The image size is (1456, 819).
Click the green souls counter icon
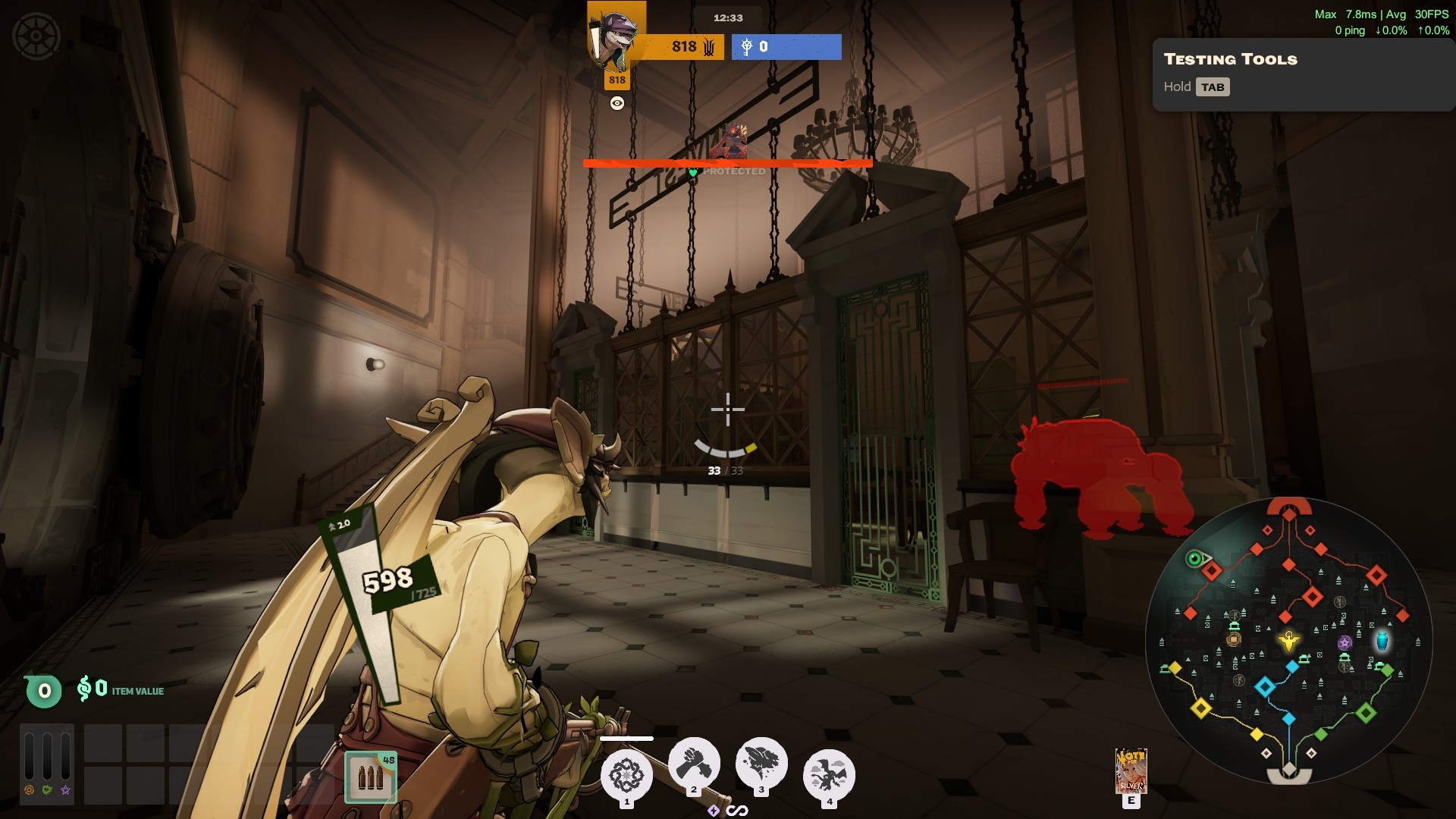(44, 691)
